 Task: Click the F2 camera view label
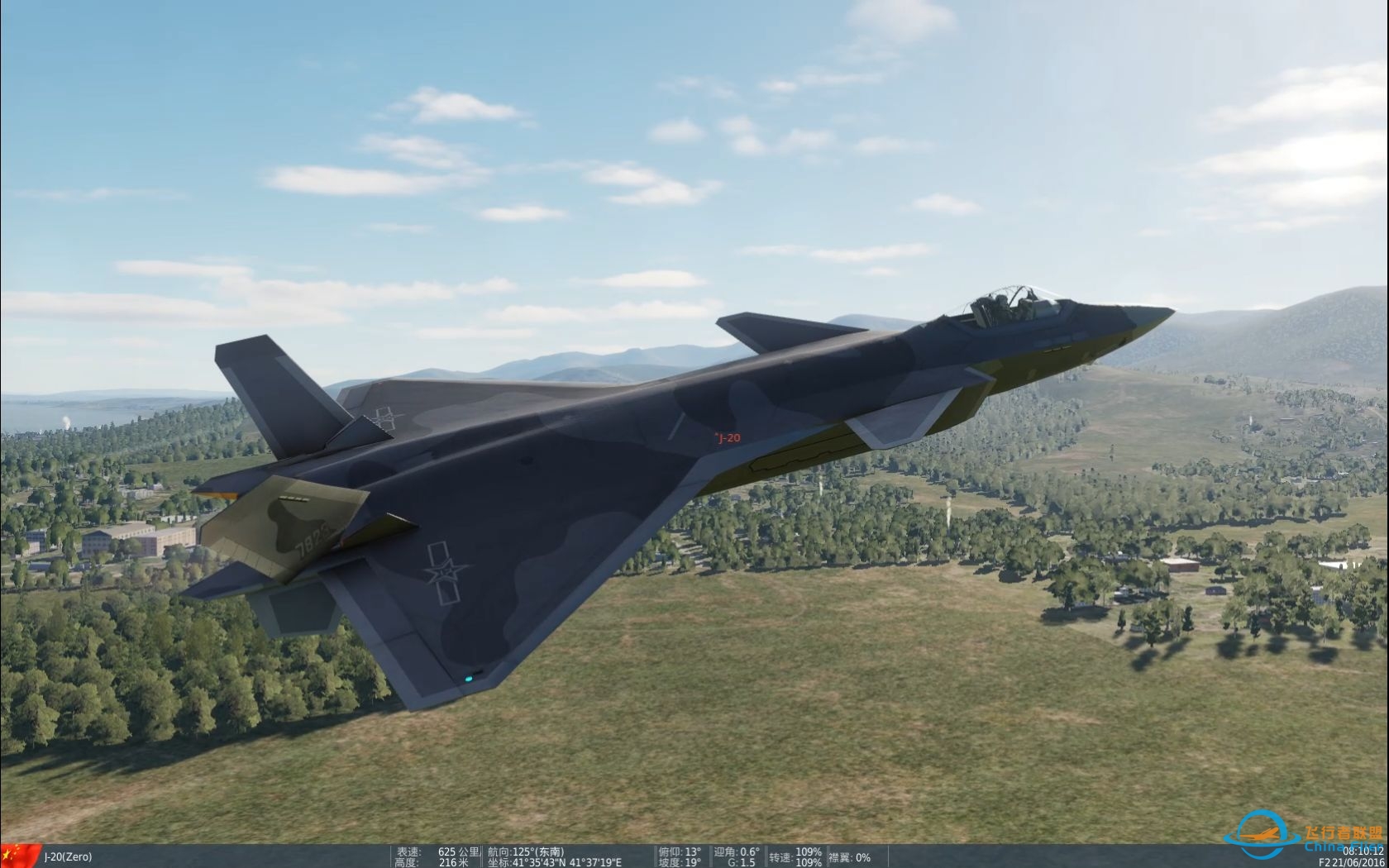click(1325, 862)
